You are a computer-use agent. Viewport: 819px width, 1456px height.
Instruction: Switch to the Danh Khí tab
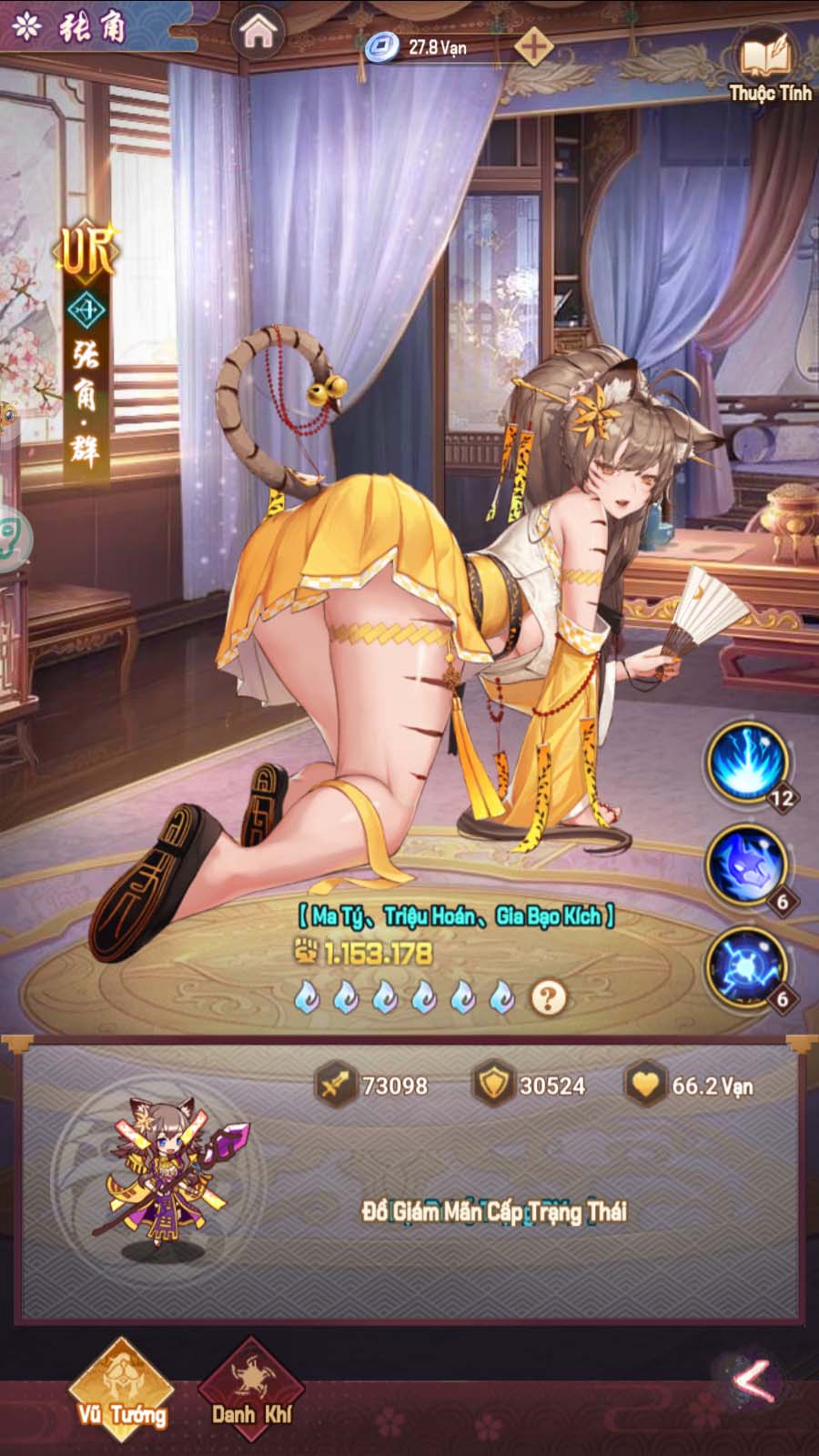[250, 1390]
